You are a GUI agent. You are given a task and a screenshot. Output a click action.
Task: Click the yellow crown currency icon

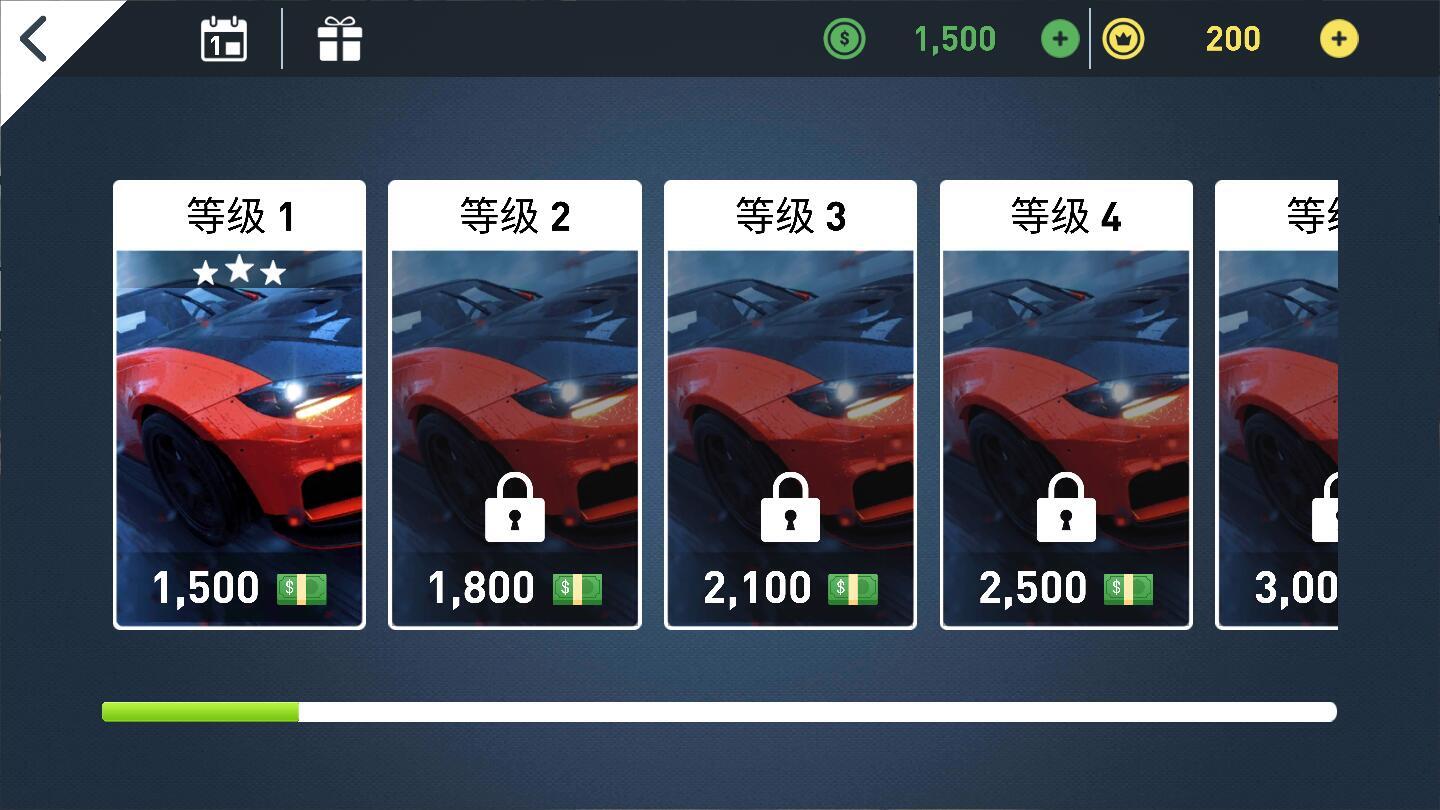click(1124, 38)
